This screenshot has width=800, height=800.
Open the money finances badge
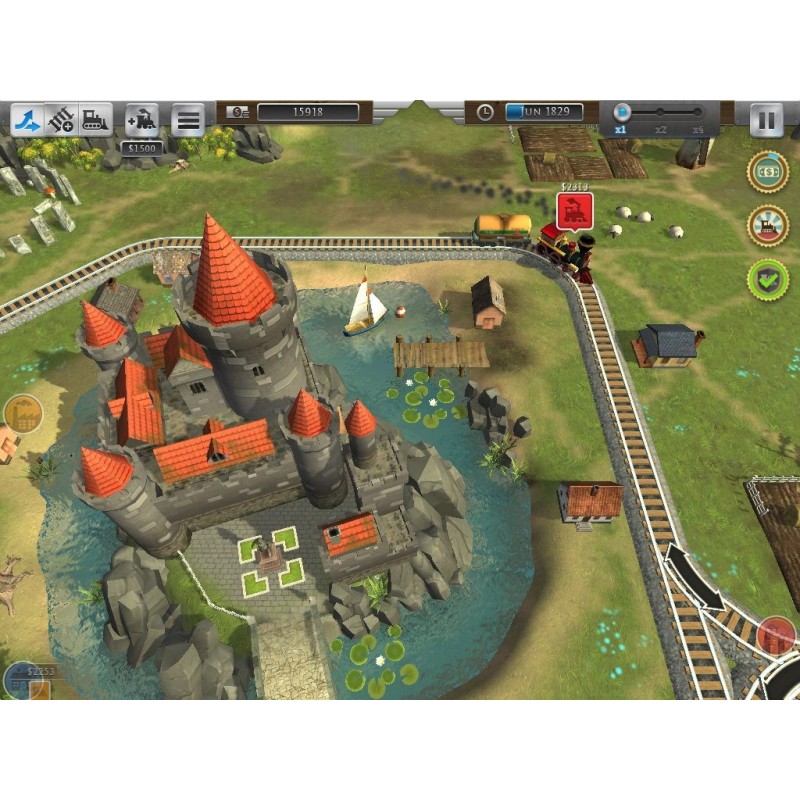pyautogui.click(x=767, y=171)
